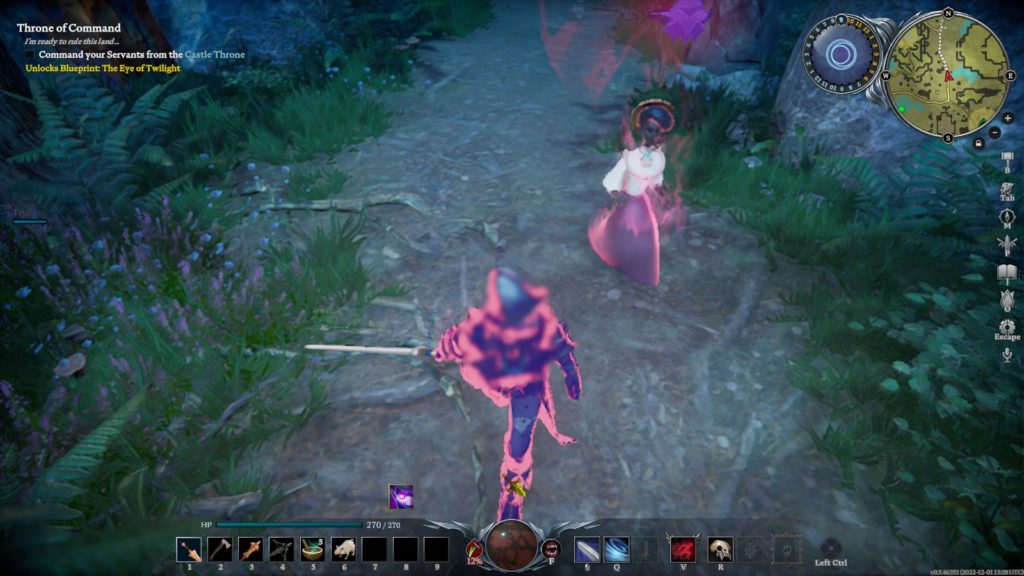1024x576 pixels.
Task: Activate the primary weapon slash attack
Action: click(x=588, y=549)
